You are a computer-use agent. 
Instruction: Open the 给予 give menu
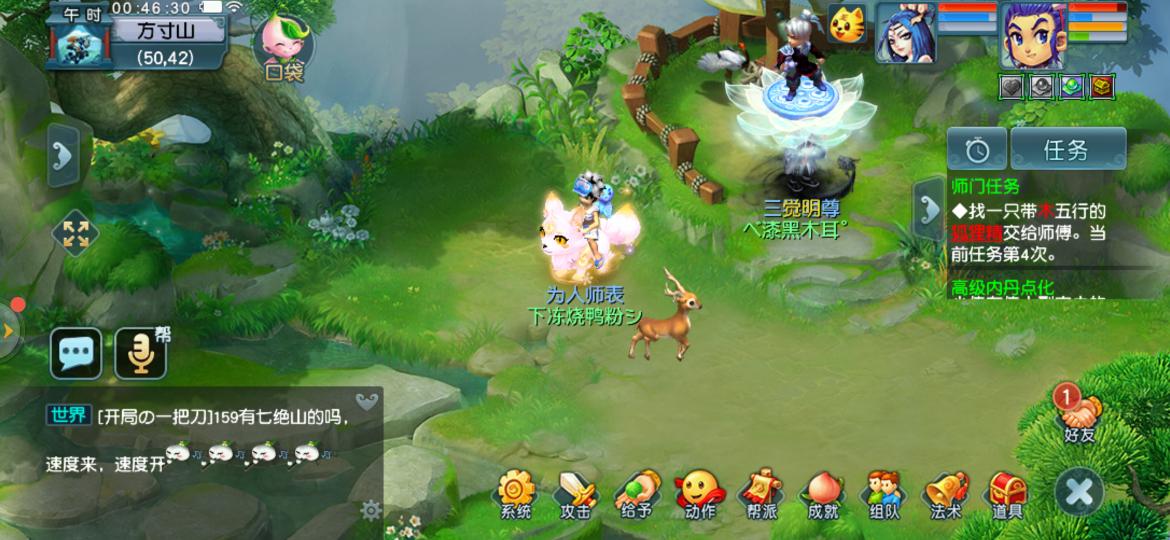pos(636,492)
